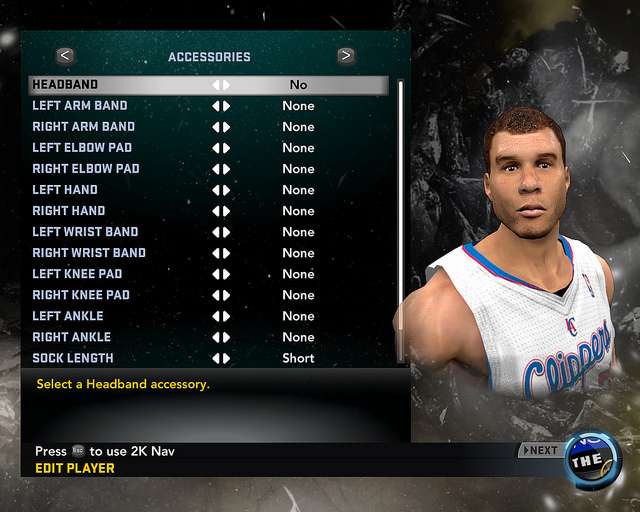This screenshot has height=512, width=640.
Task: Change Headband value with its arrows
Action: pos(221,85)
